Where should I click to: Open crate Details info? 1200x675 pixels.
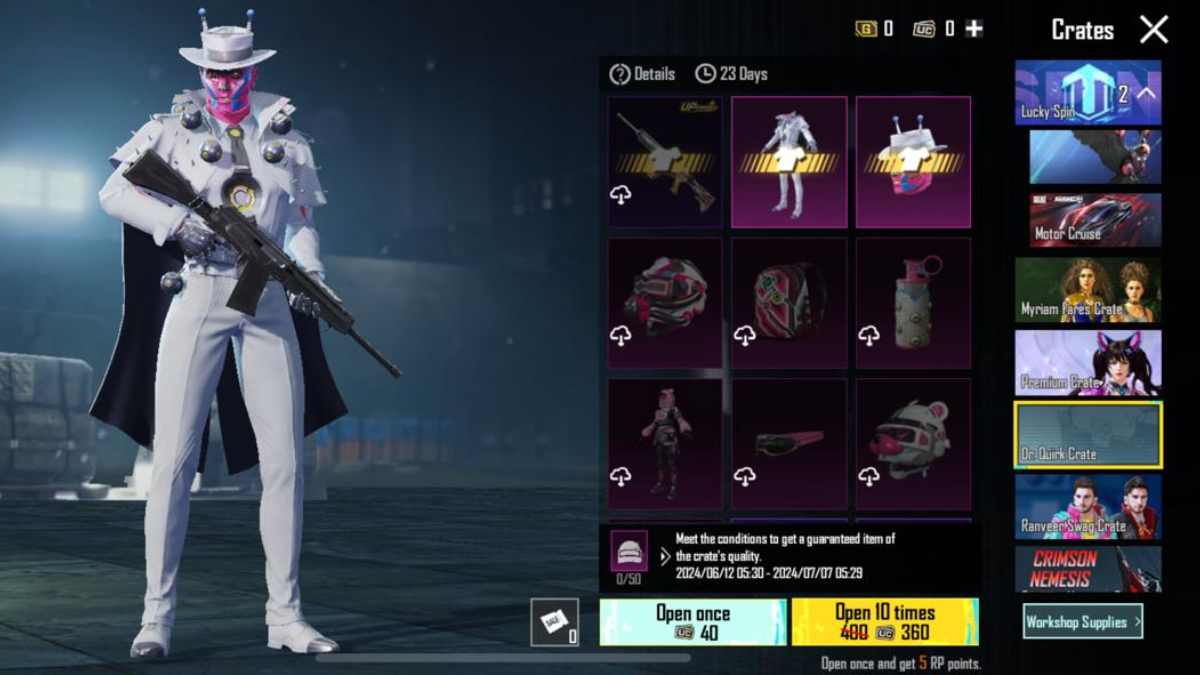[642, 74]
